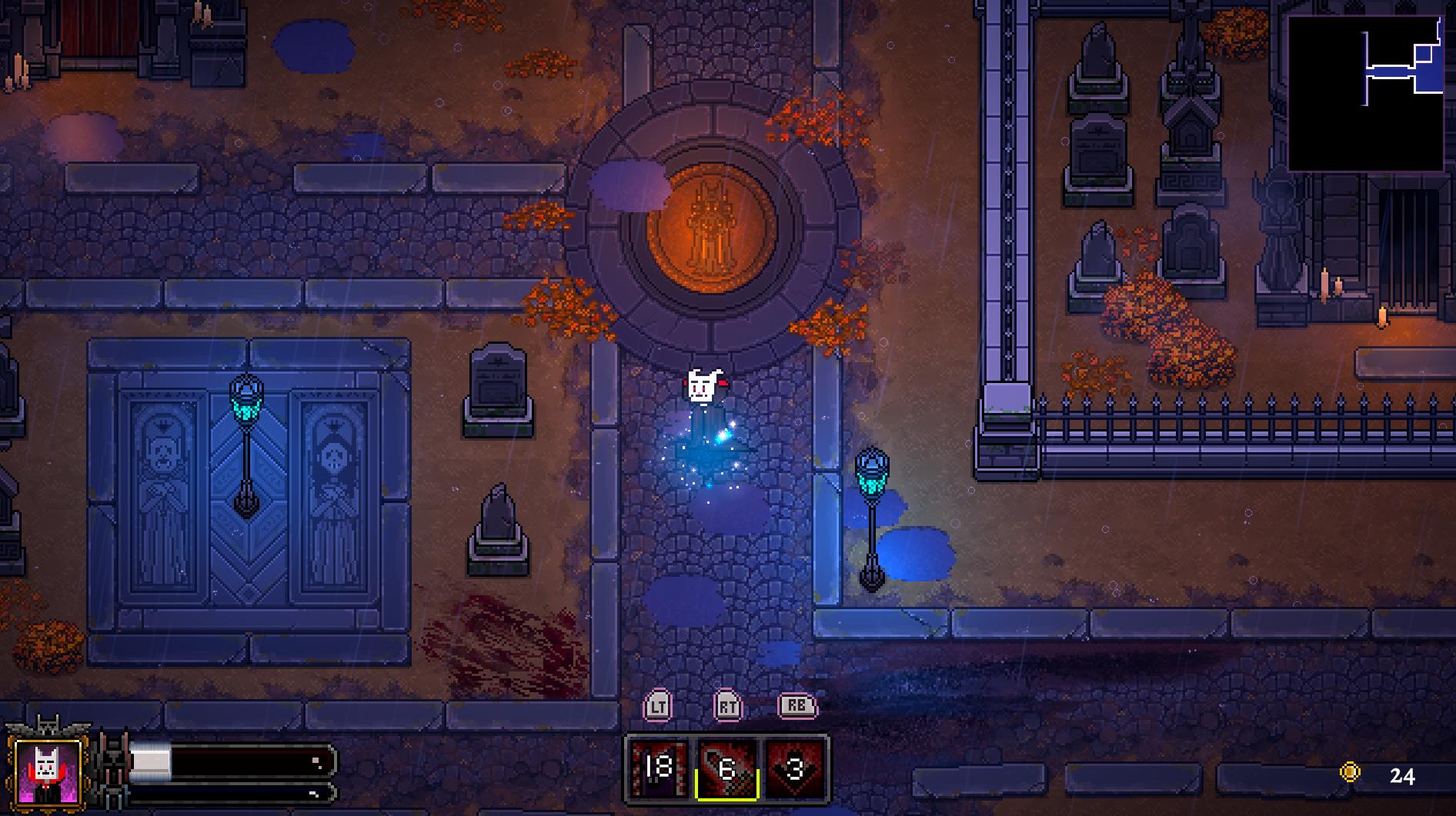The width and height of the screenshot is (1456, 816).
Task: Open the minimap
Action: click(1365, 92)
